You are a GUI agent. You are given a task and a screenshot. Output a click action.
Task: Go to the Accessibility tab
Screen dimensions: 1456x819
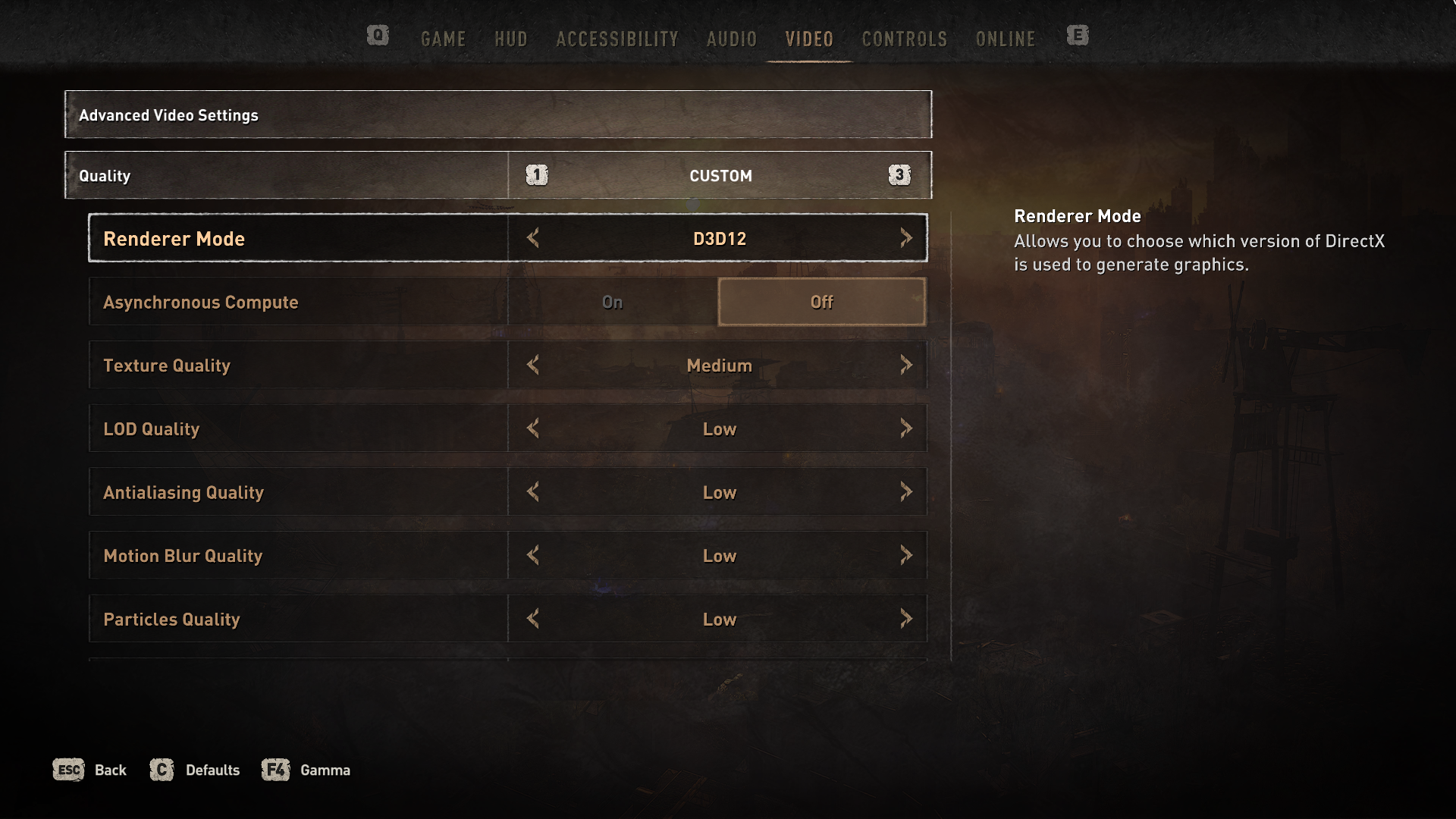coord(617,39)
